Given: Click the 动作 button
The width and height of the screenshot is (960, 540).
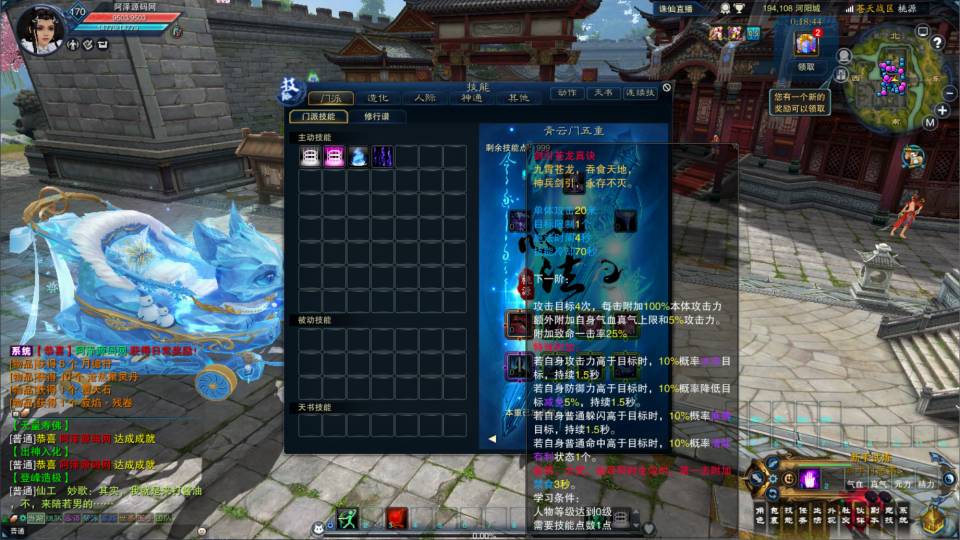Looking at the screenshot, I should tap(567, 93).
